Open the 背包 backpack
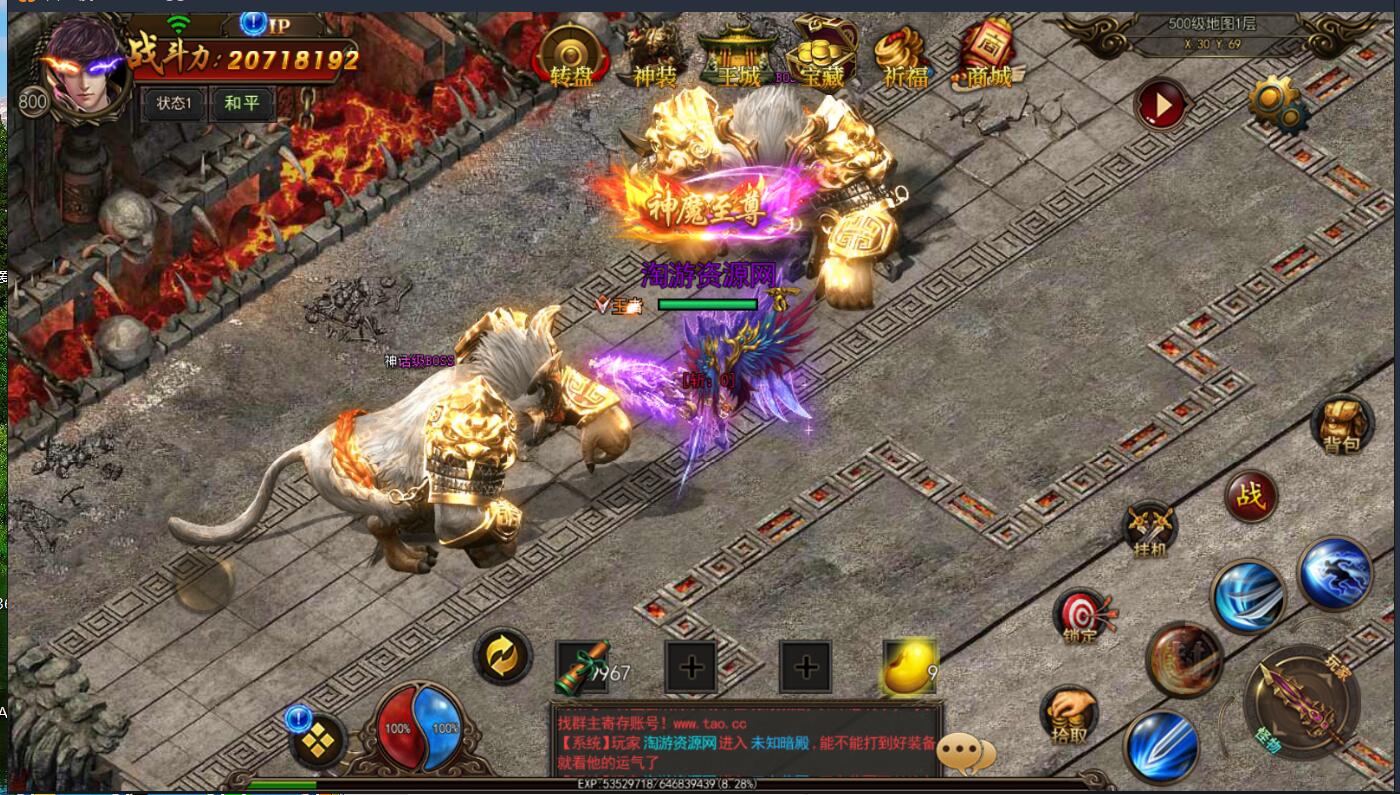 coord(1342,425)
